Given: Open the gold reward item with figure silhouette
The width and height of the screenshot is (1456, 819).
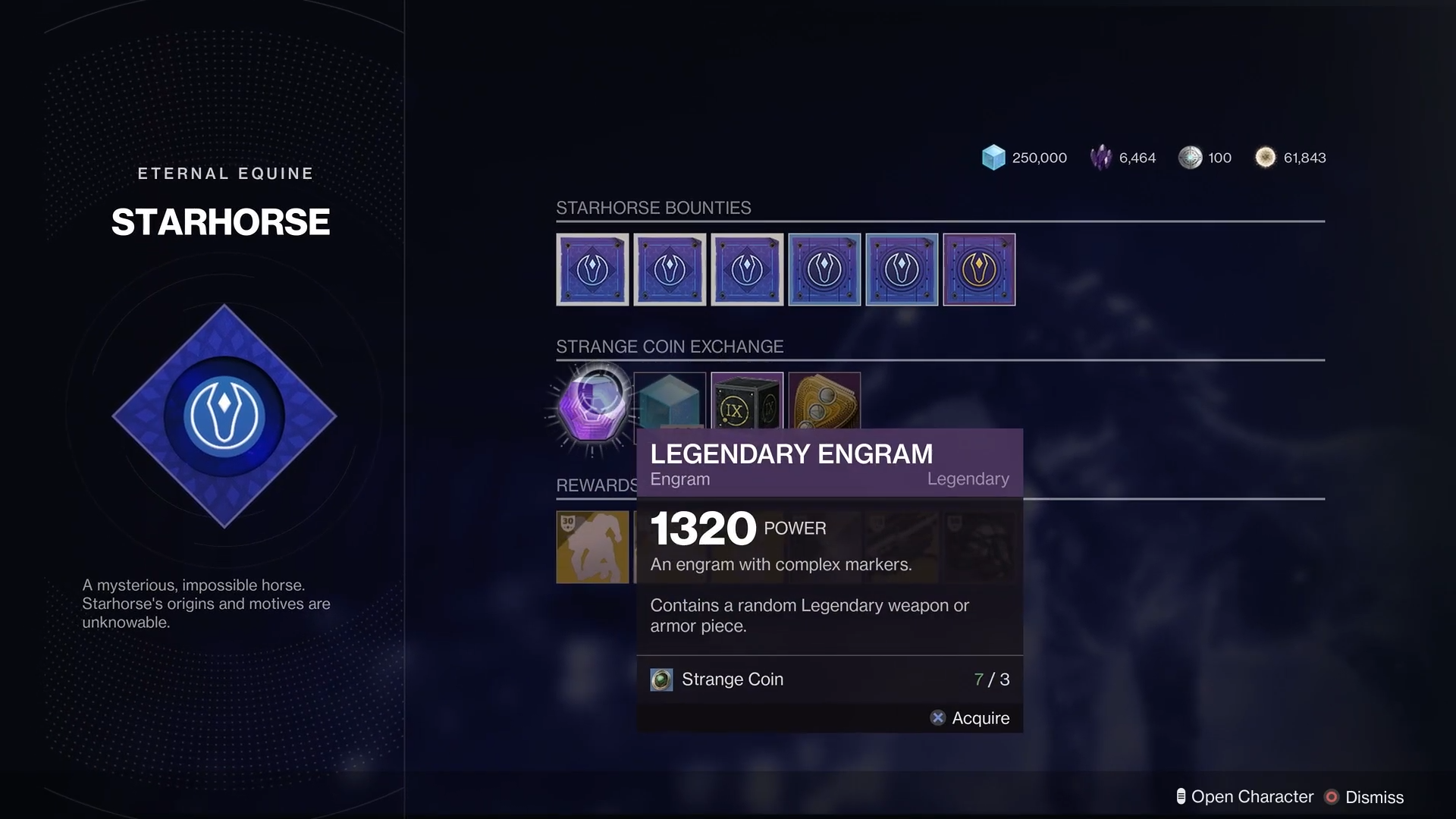Looking at the screenshot, I should coord(592,547).
